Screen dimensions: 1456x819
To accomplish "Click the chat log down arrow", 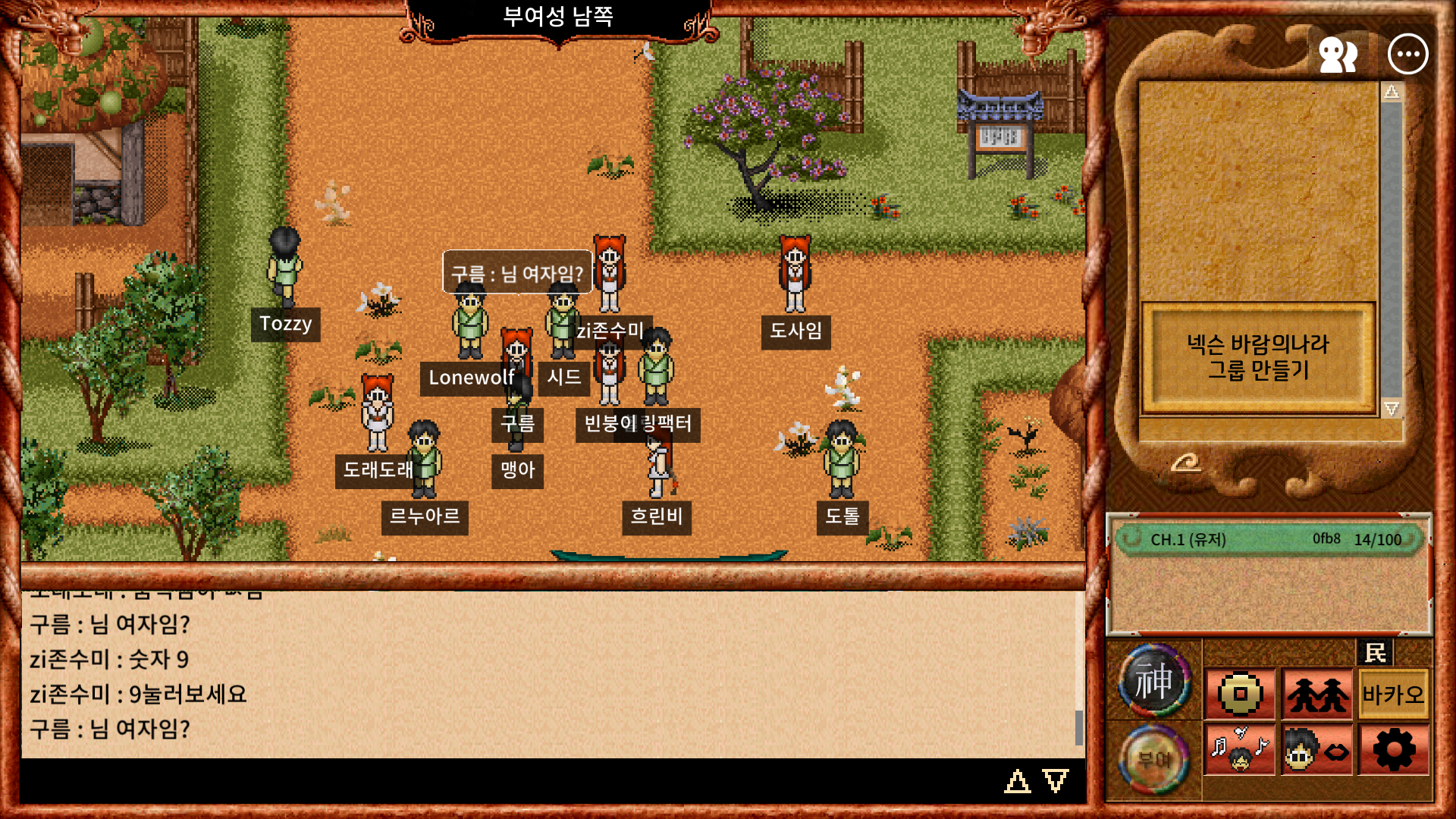I will 1056,780.
